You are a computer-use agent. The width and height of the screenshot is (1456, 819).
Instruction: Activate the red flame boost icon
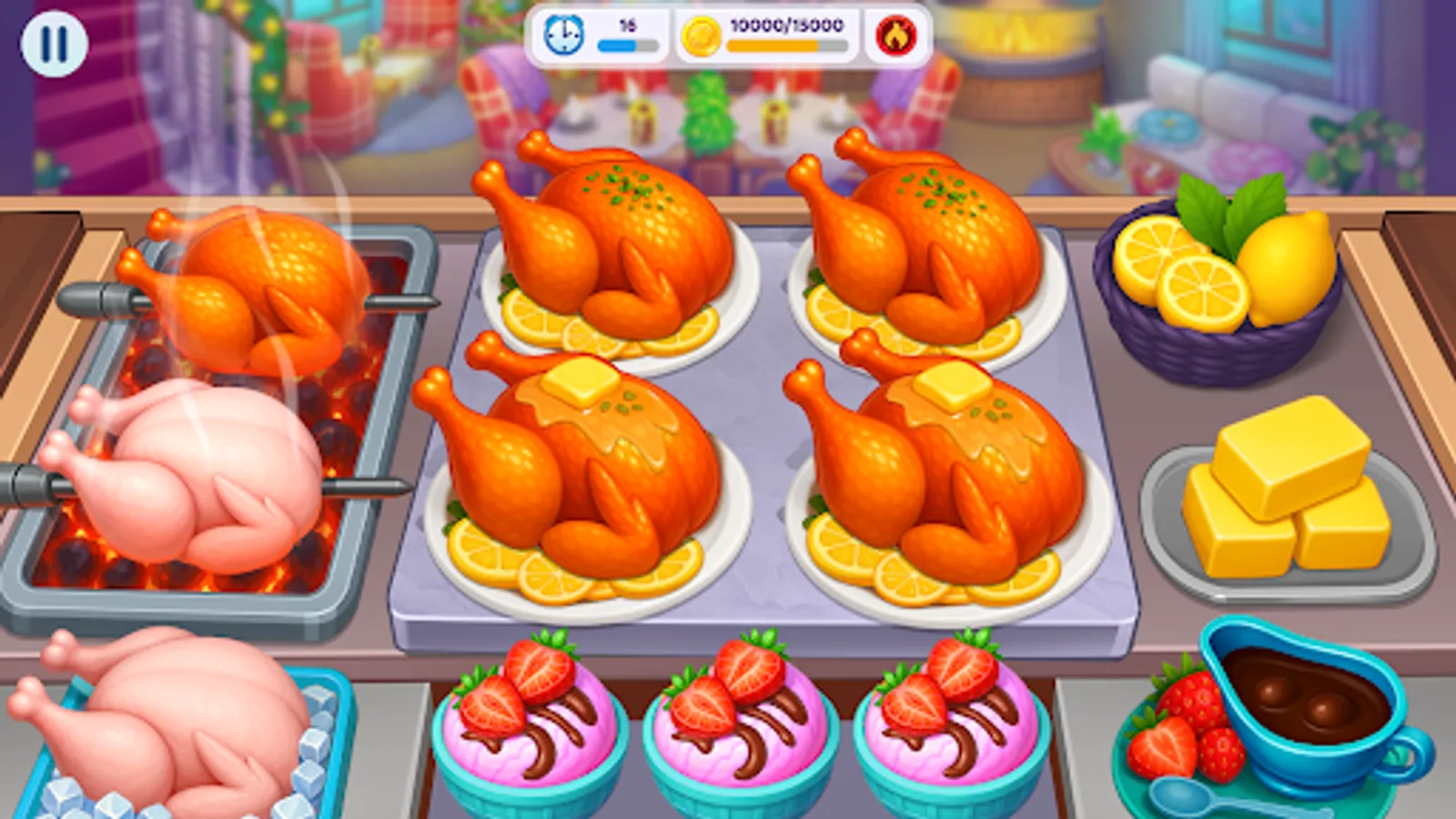point(895,36)
